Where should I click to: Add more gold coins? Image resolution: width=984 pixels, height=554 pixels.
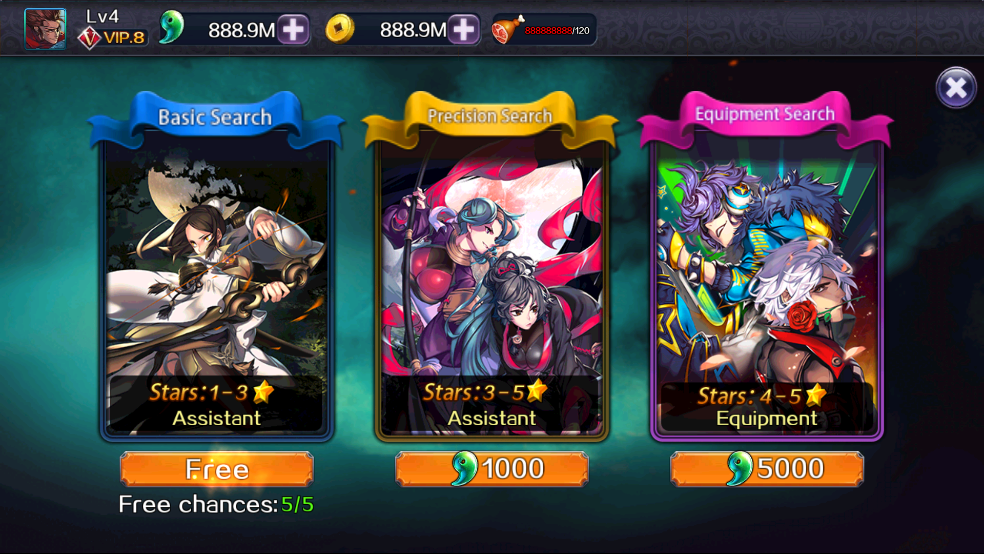(464, 30)
